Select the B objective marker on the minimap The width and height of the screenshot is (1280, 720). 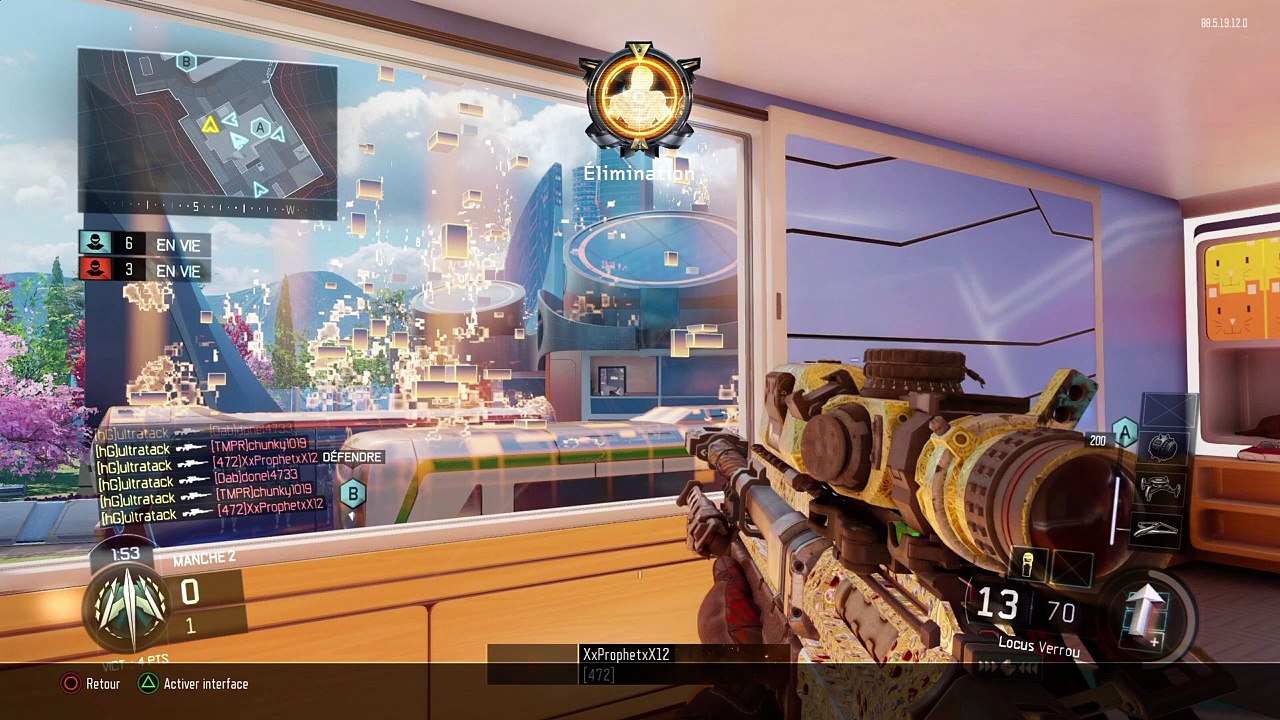tap(185, 62)
